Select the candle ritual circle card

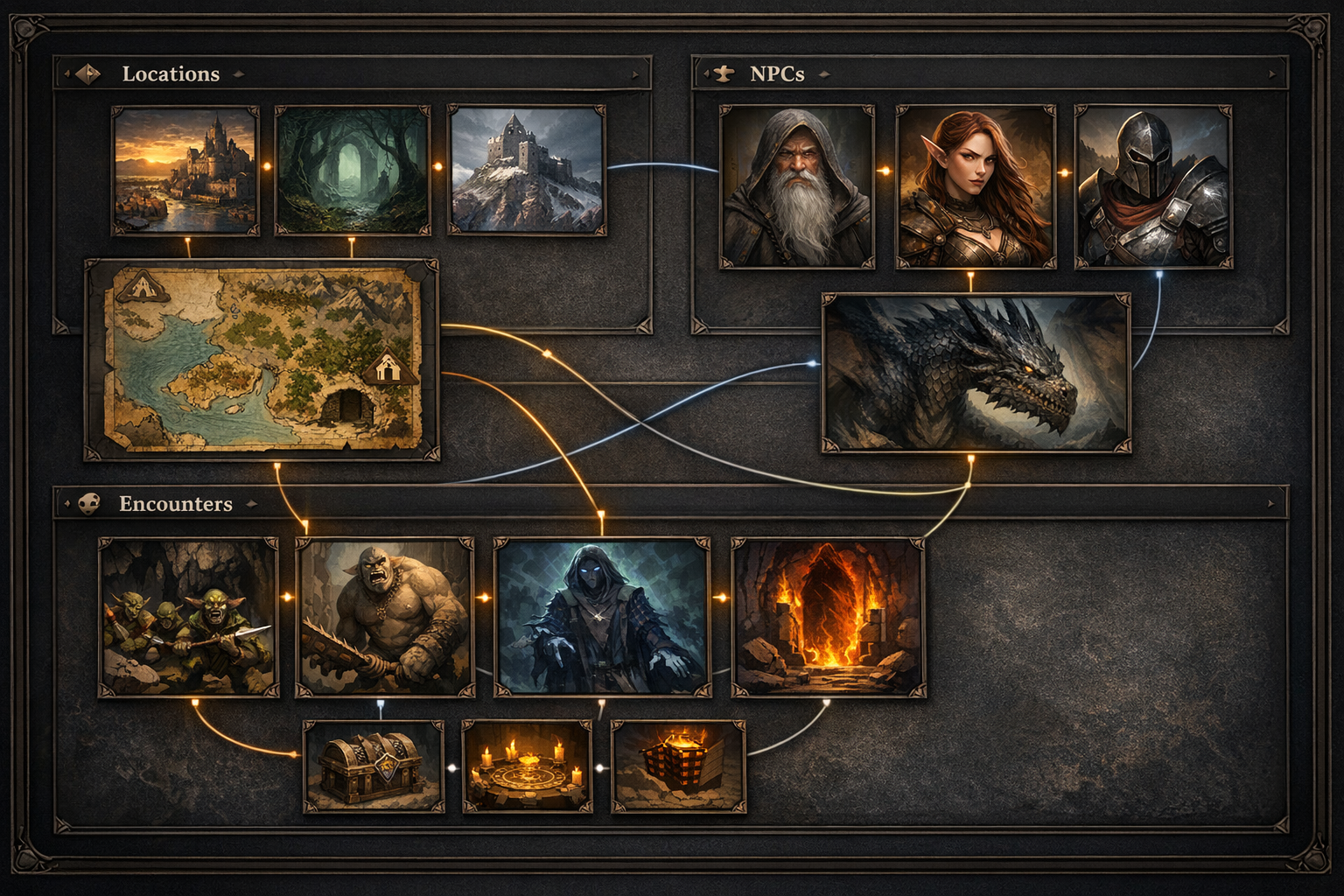pyautogui.click(x=527, y=766)
